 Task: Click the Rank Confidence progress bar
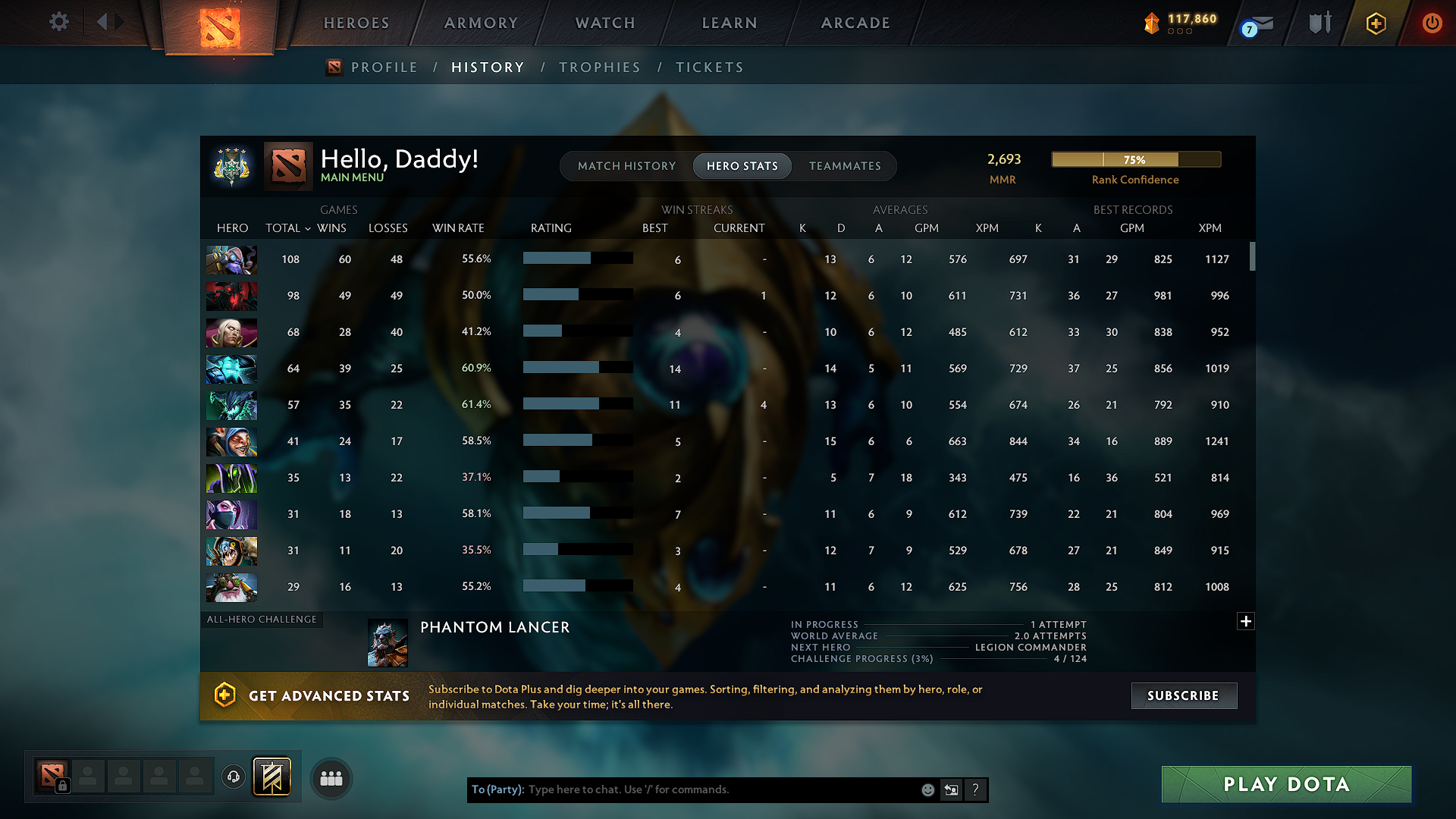[1135, 159]
